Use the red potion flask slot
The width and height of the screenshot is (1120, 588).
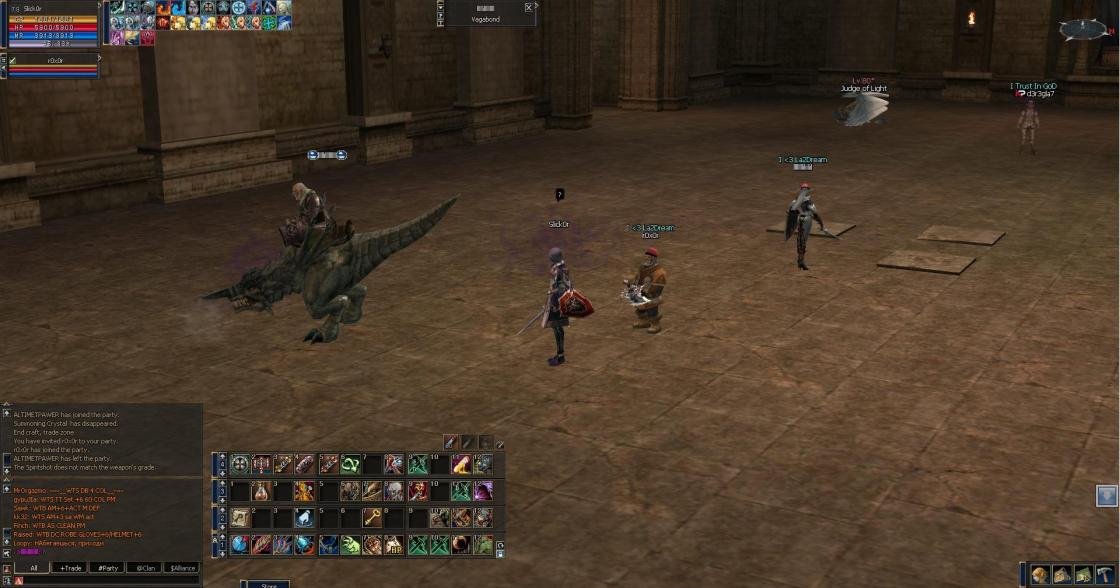click(261, 491)
